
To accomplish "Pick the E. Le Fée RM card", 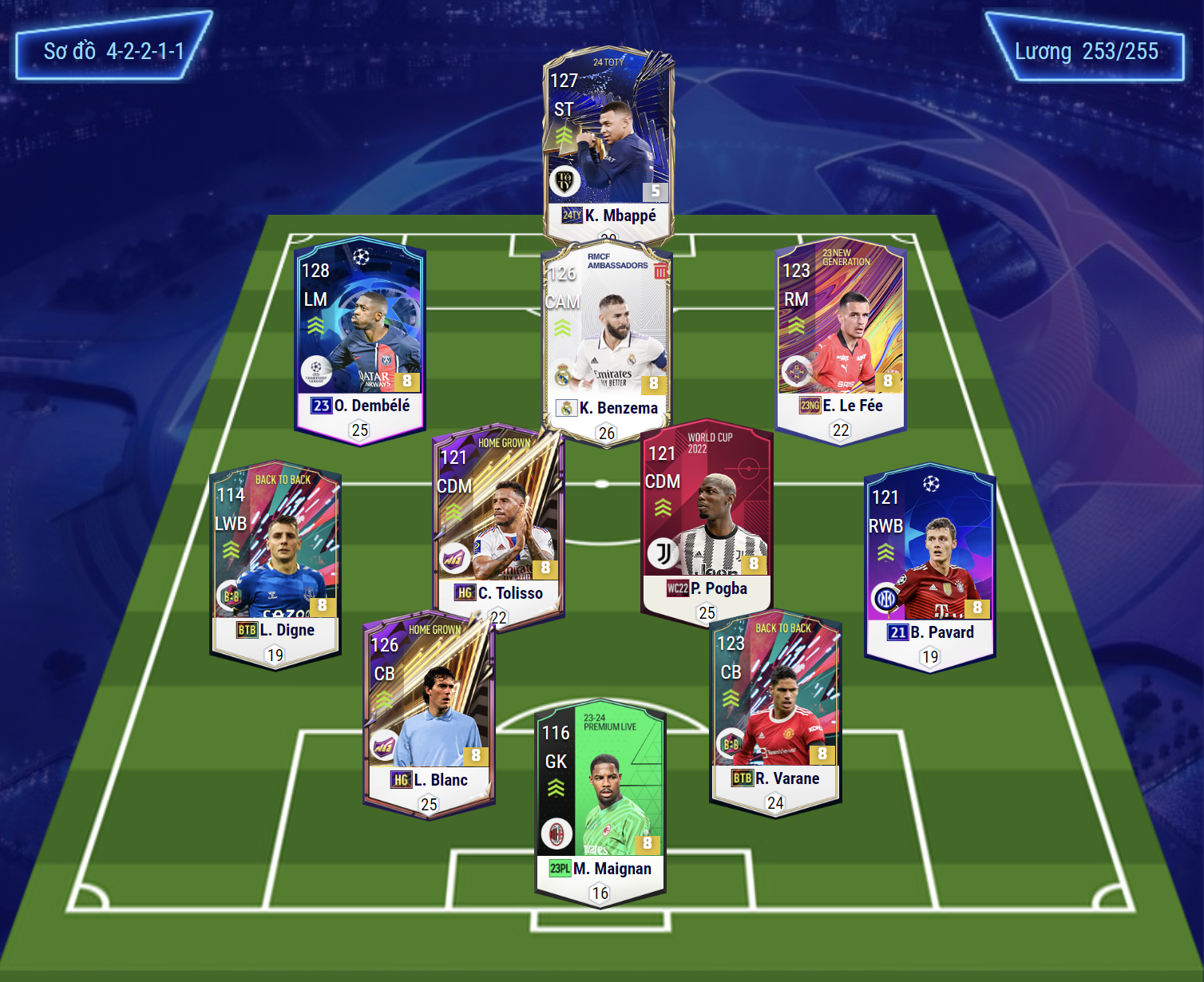I will pyautogui.click(x=841, y=335).
